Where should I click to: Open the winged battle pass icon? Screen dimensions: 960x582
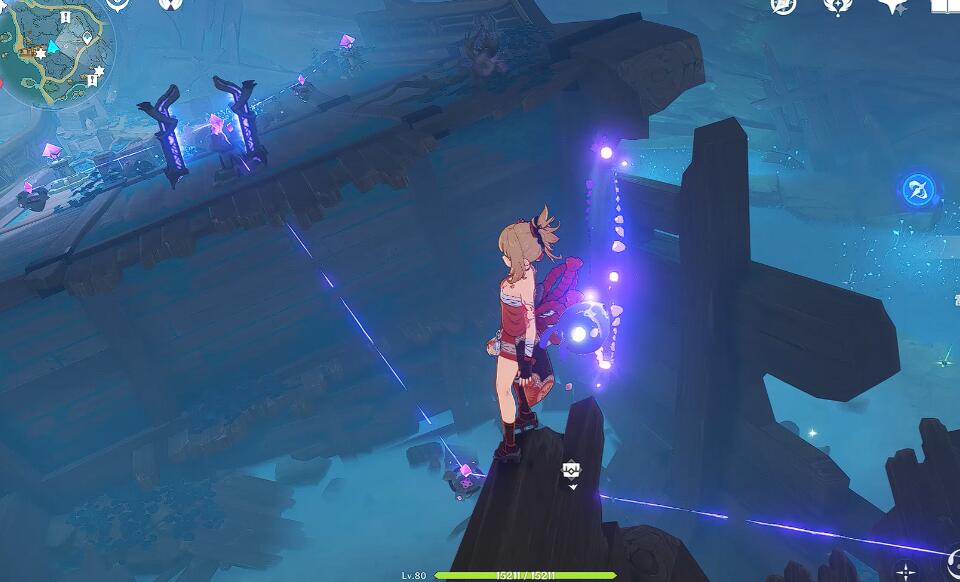(x=837, y=5)
